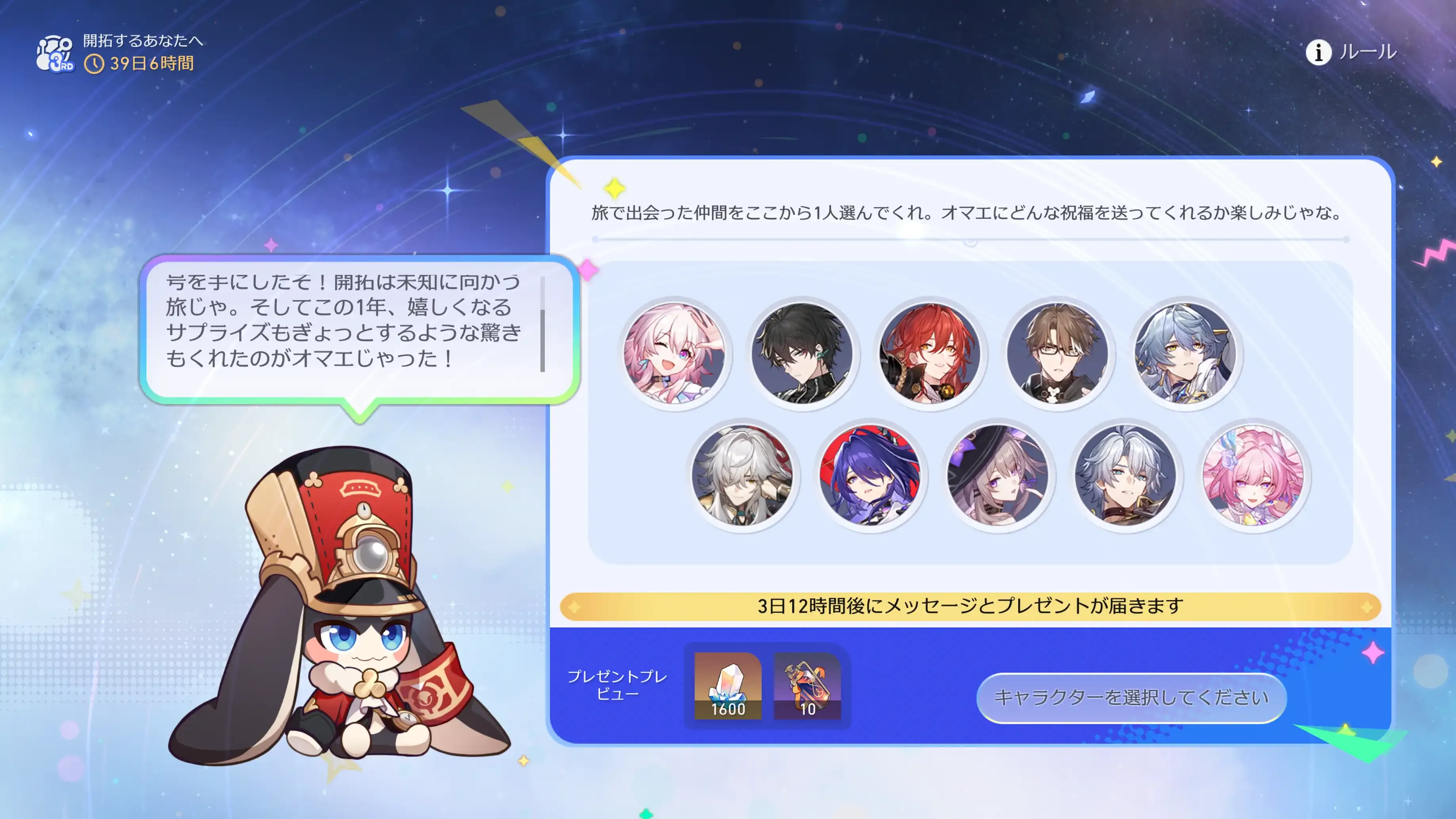Open the ルール rules link

pyautogui.click(x=1366, y=53)
